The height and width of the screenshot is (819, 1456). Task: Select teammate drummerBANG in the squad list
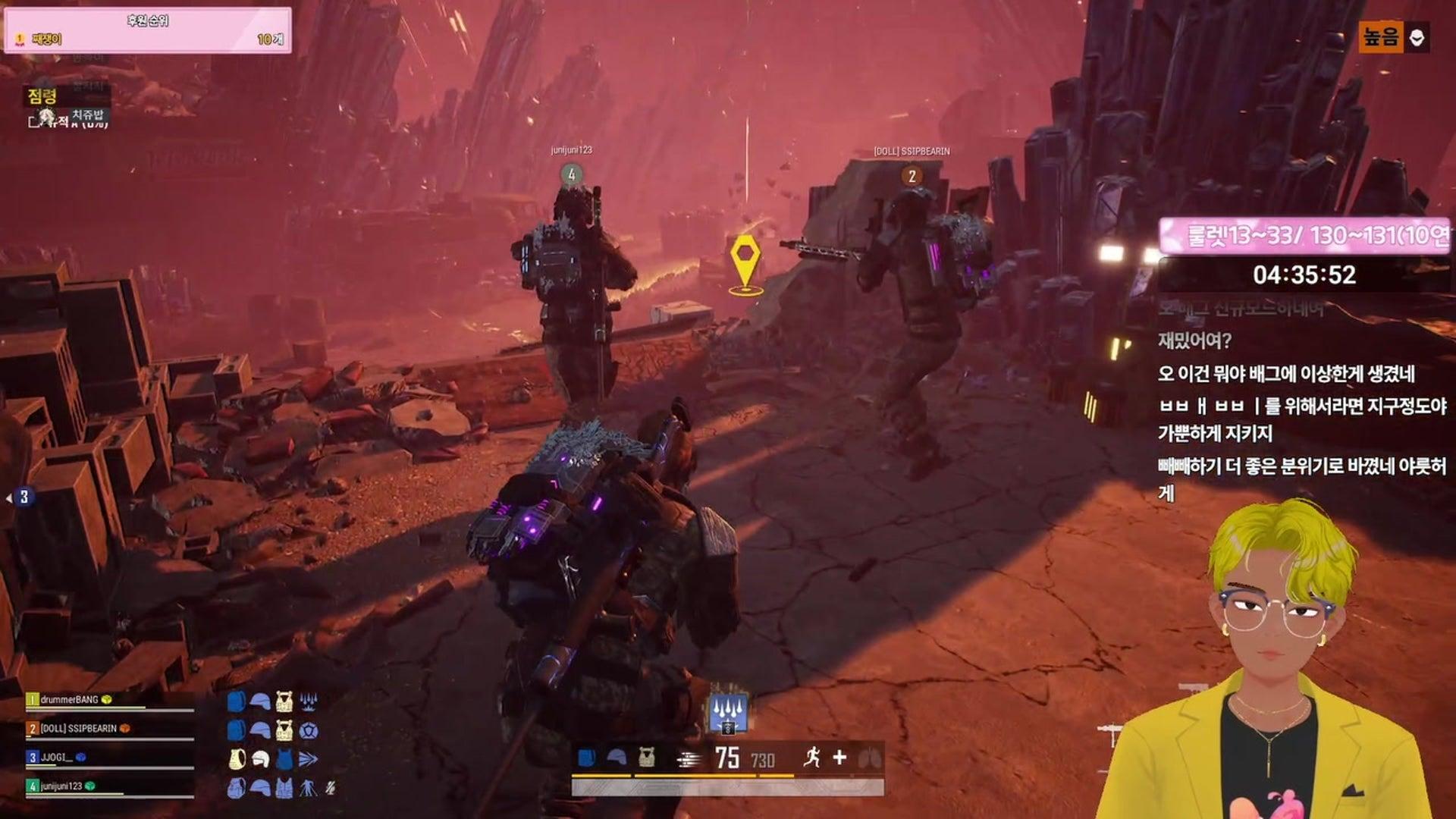(x=69, y=699)
